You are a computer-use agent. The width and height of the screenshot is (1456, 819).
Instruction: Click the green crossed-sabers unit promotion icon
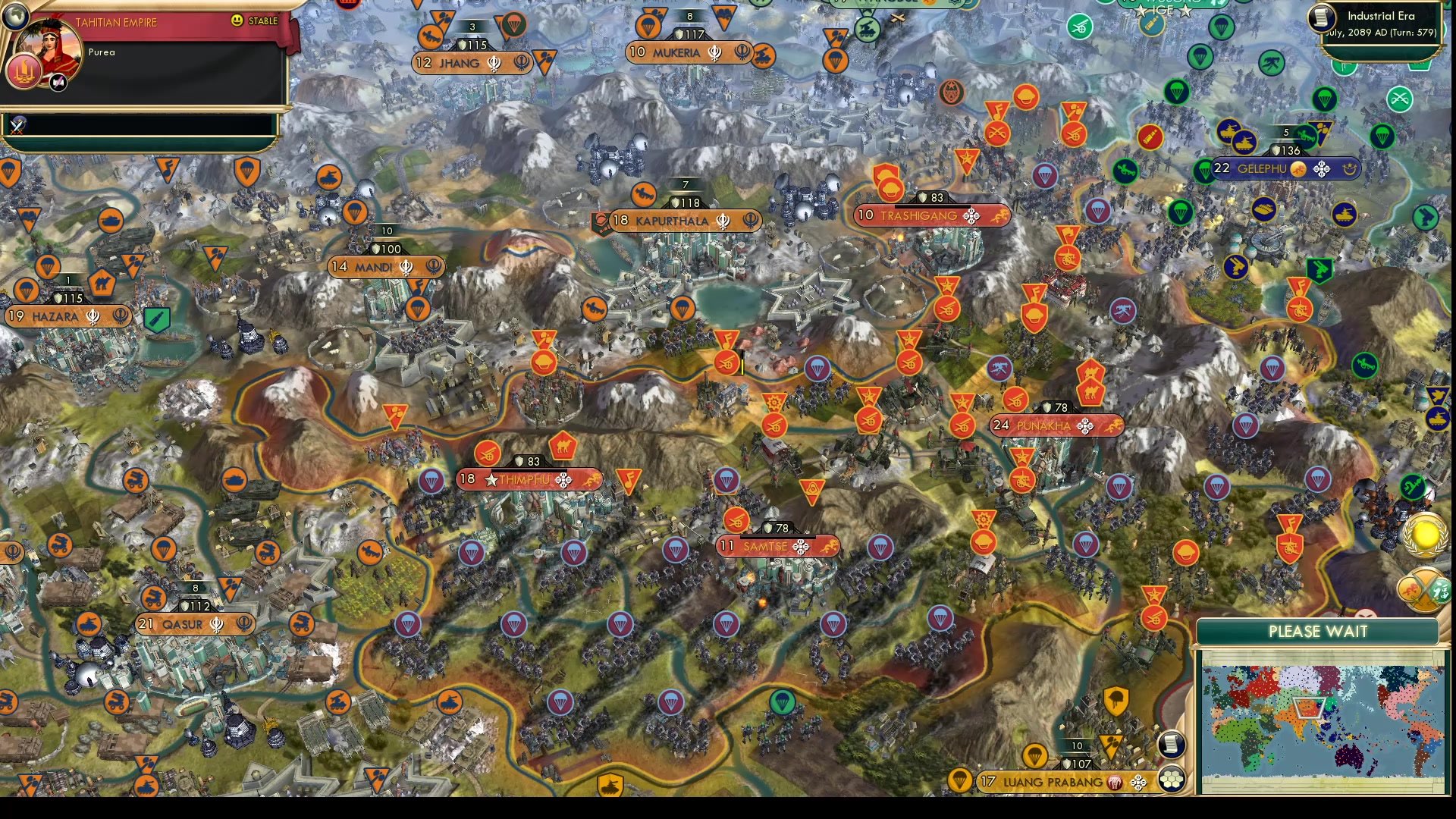tap(1398, 99)
